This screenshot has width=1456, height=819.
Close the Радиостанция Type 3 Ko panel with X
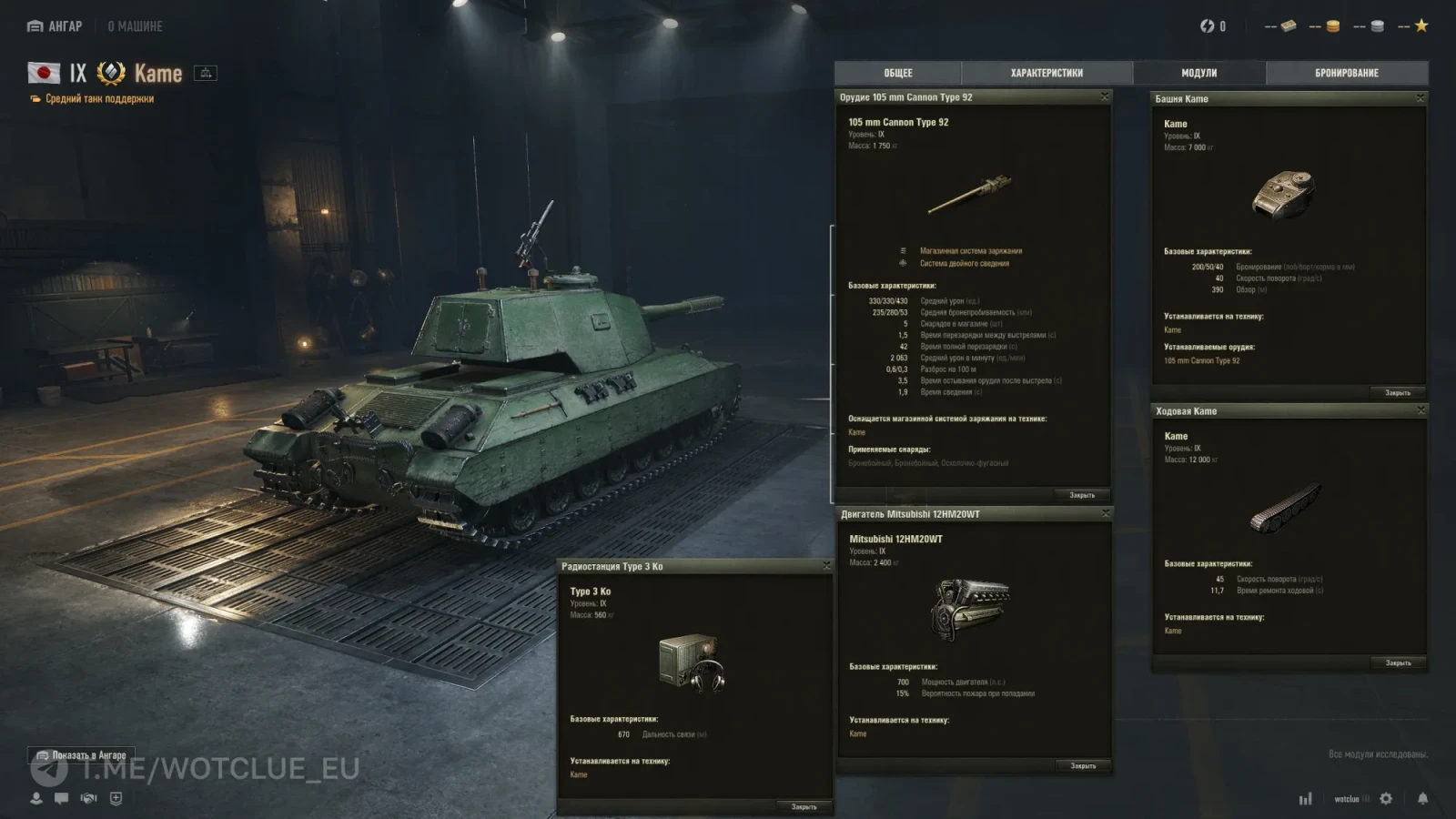tap(826, 565)
